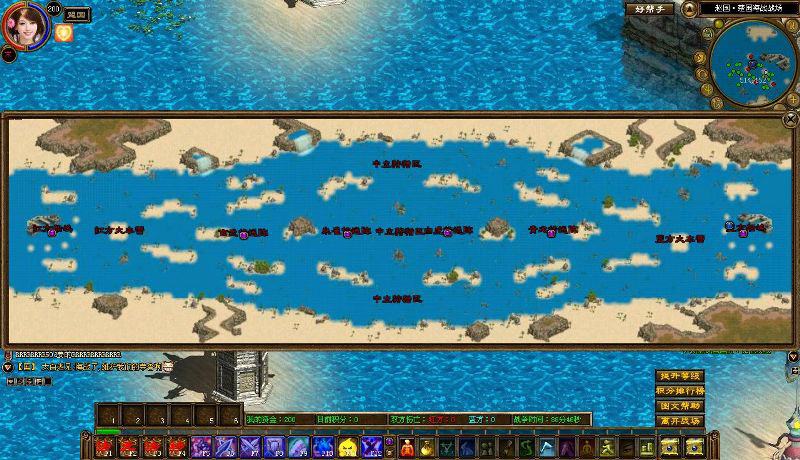Open the 积分排行榜 score ranking
Viewport: 800px width, 460px height.
click(679, 391)
